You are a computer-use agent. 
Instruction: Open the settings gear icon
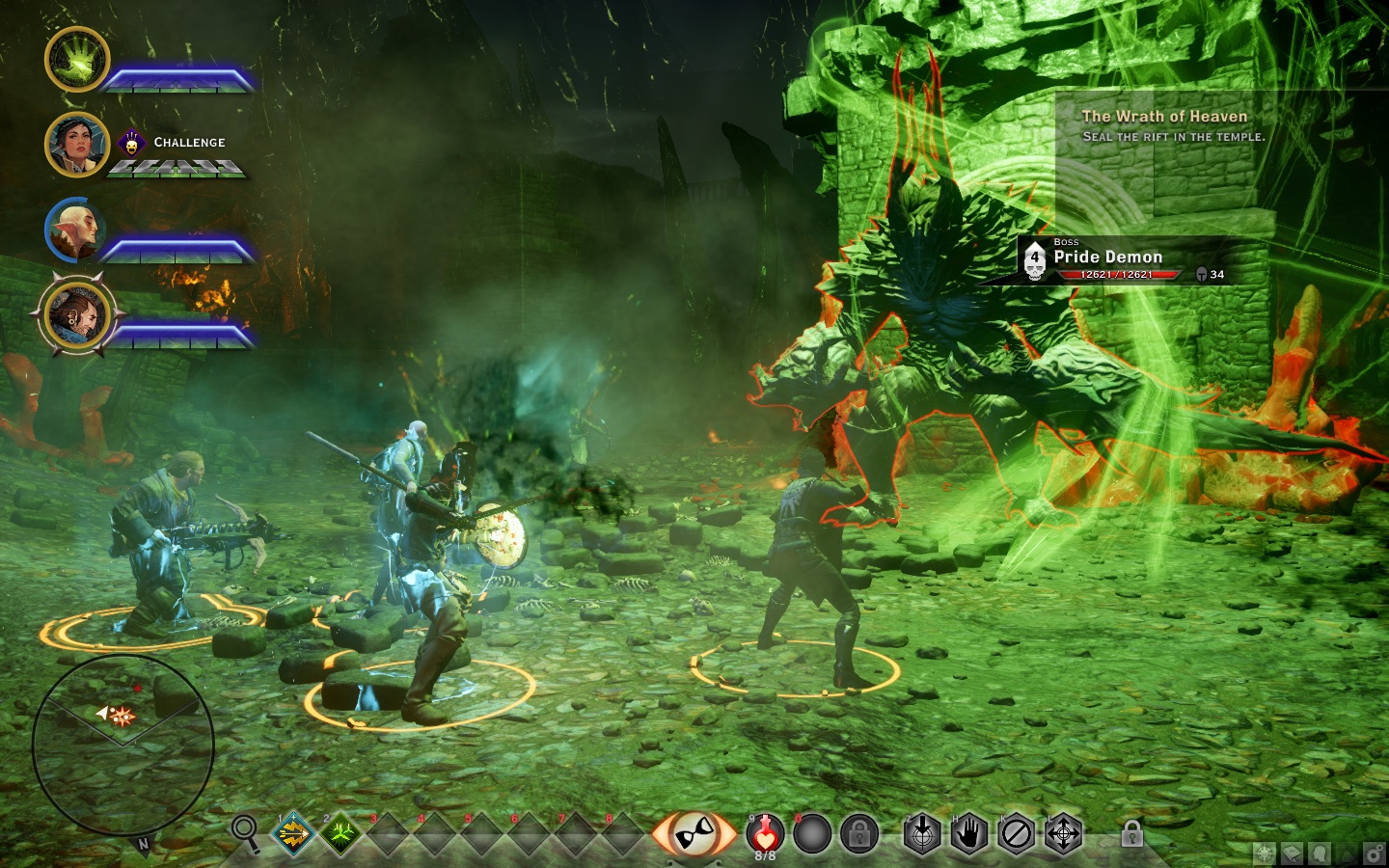point(1374,854)
